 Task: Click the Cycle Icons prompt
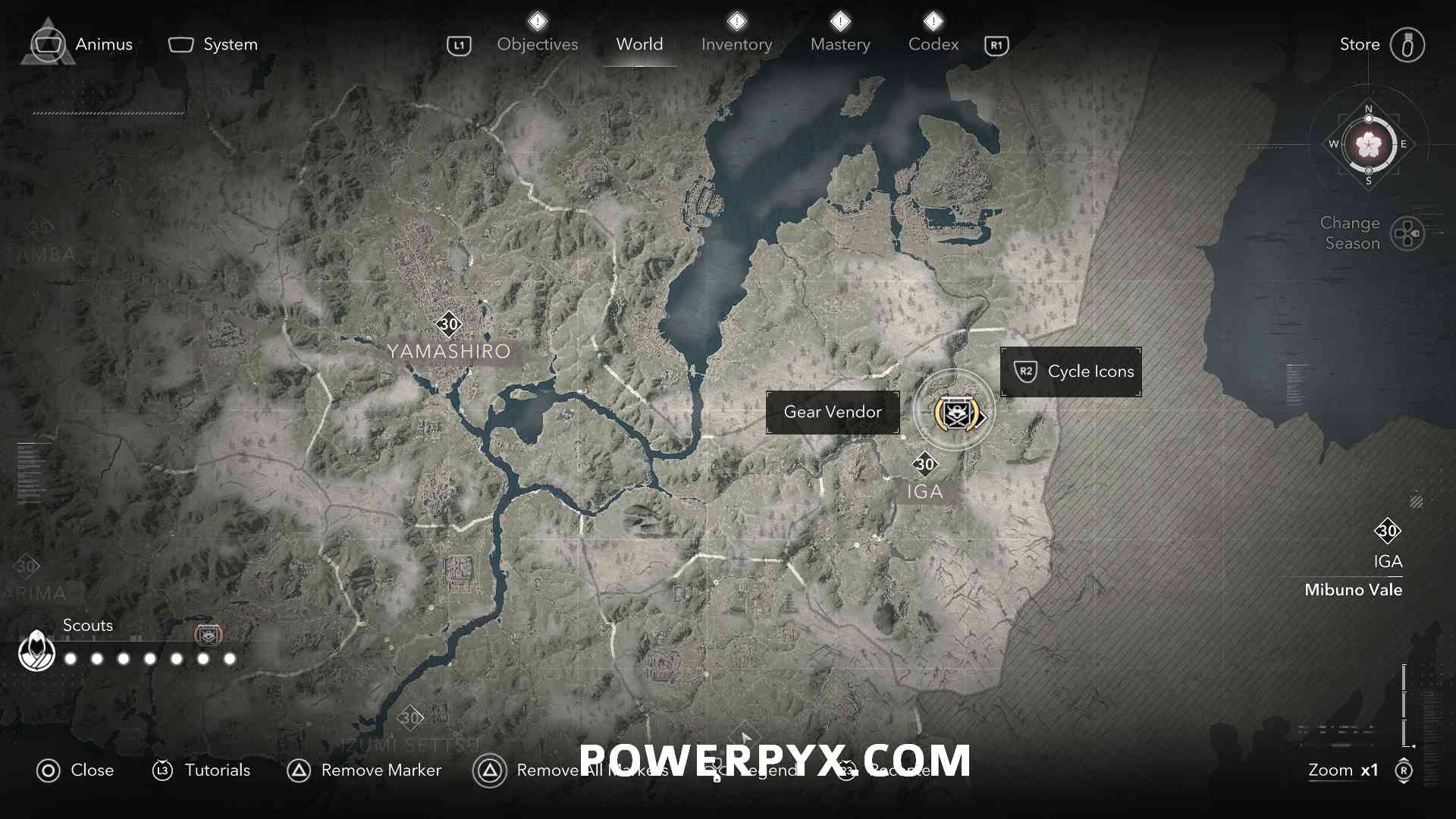[x=1071, y=372]
